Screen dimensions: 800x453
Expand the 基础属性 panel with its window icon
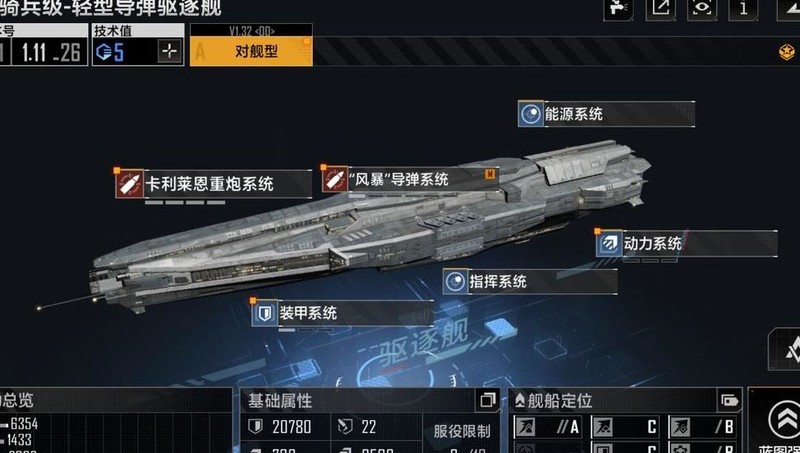[488, 401]
